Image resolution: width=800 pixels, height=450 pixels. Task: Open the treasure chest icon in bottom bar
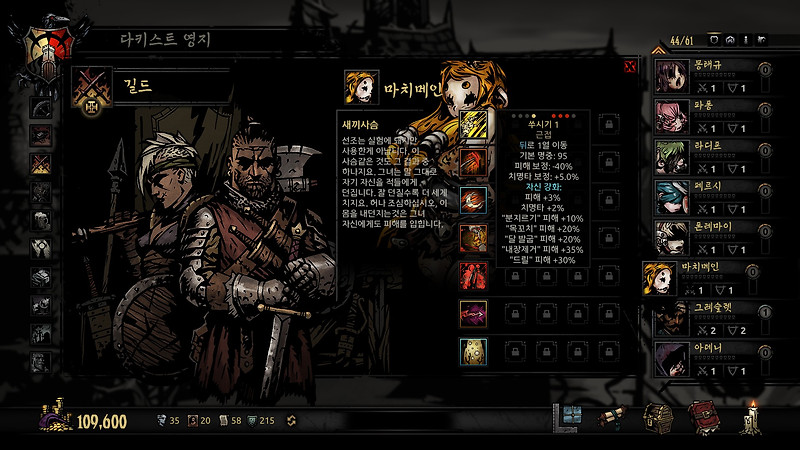(x=657, y=417)
